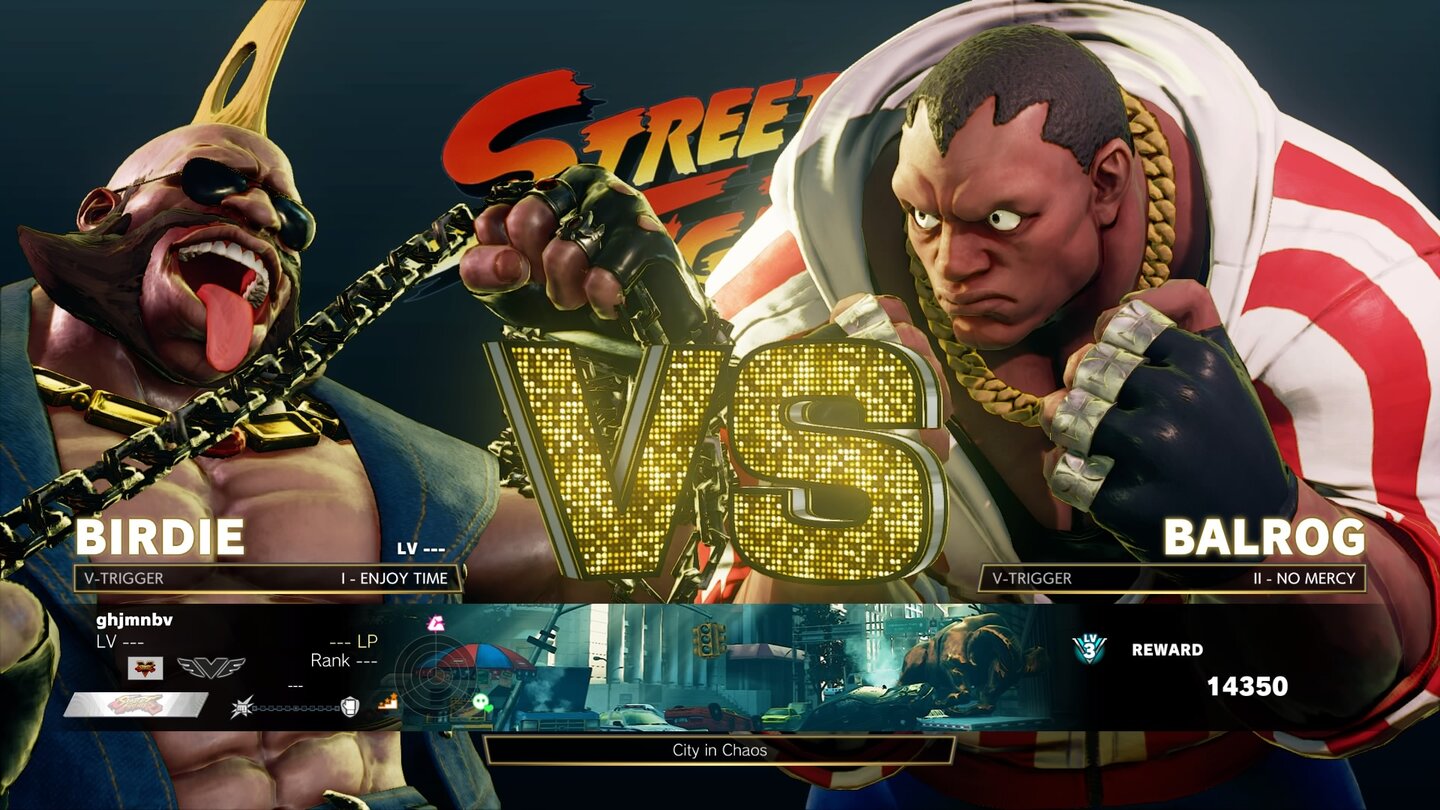Select Birdie's V-Trigger 'I - ENJOY TIME'
Screen dimensions: 1440x810
[395, 578]
